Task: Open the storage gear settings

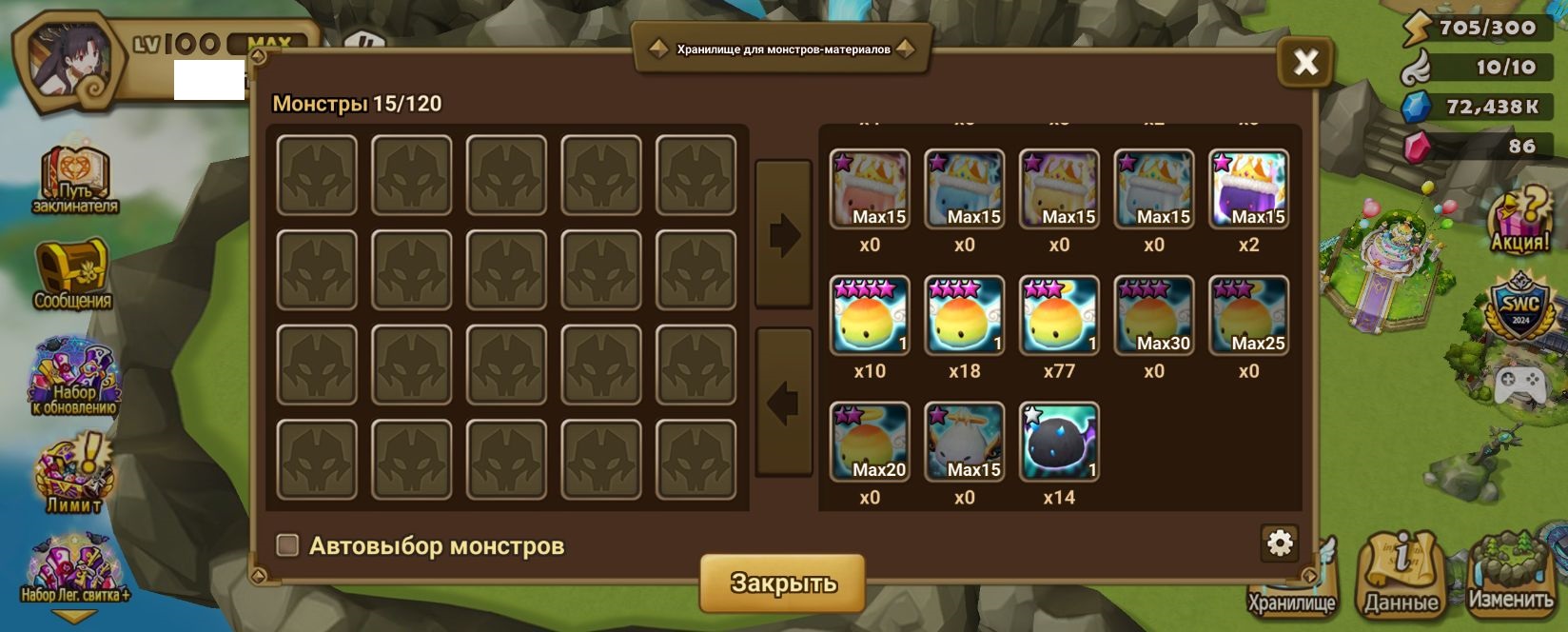Action: [1280, 543]
